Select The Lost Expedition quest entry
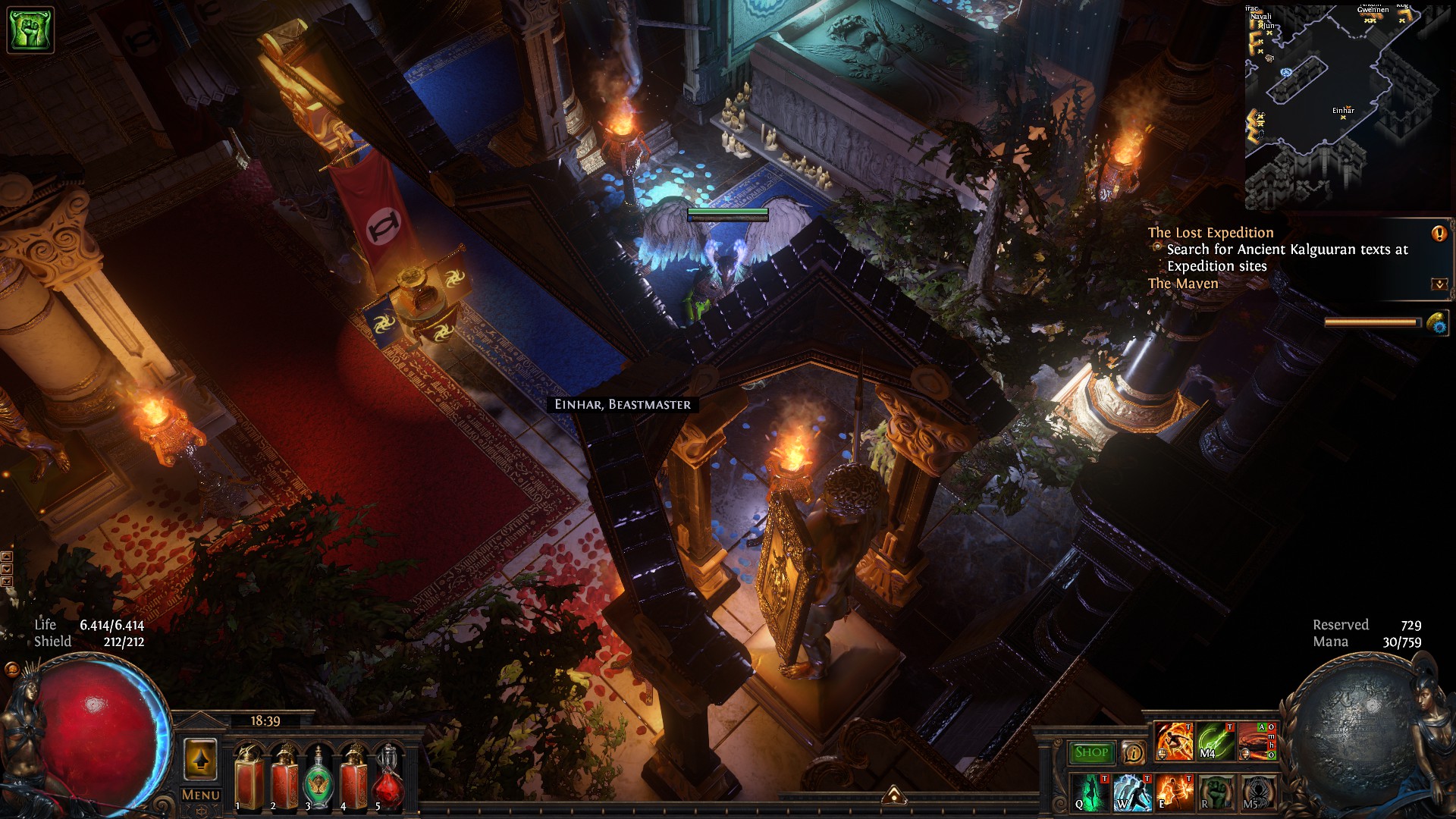 click(1210, 233)
